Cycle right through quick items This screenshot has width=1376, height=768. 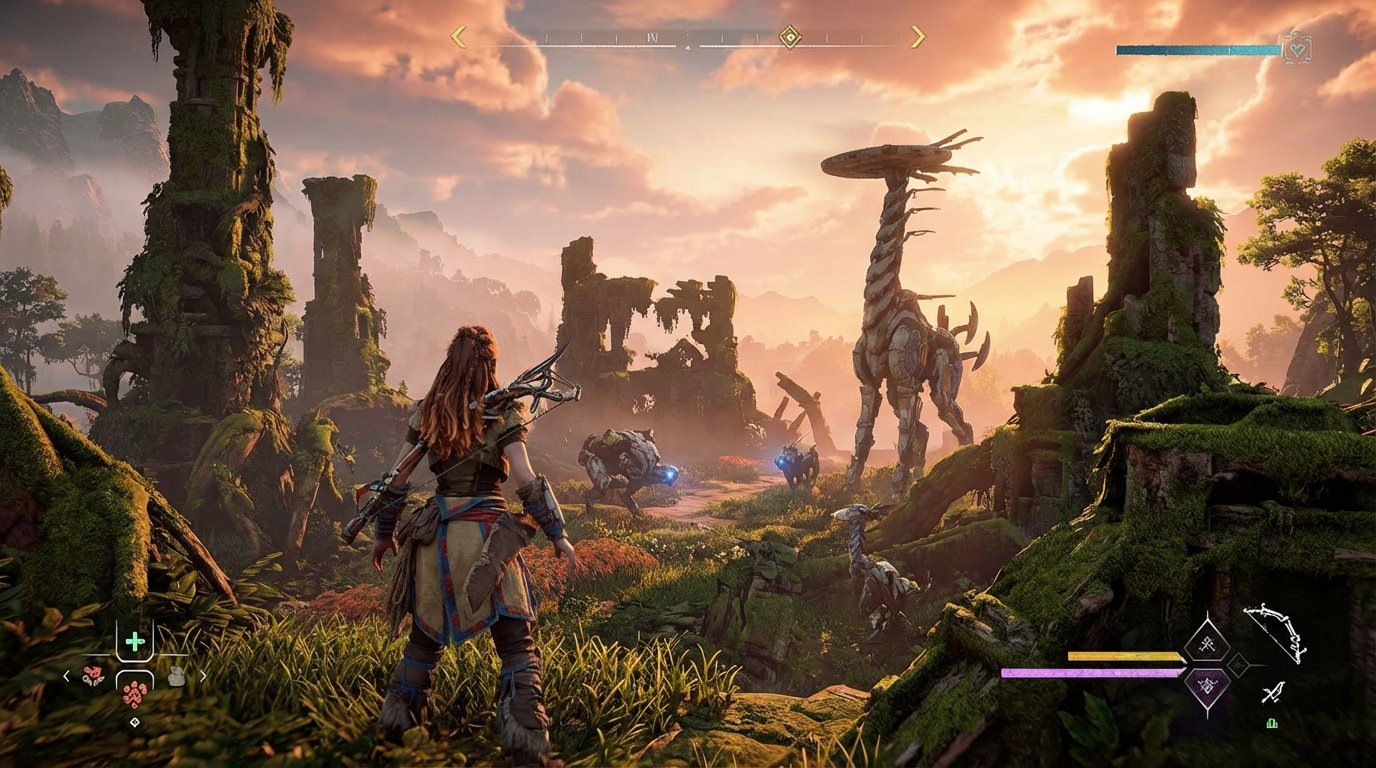point(203,674)
